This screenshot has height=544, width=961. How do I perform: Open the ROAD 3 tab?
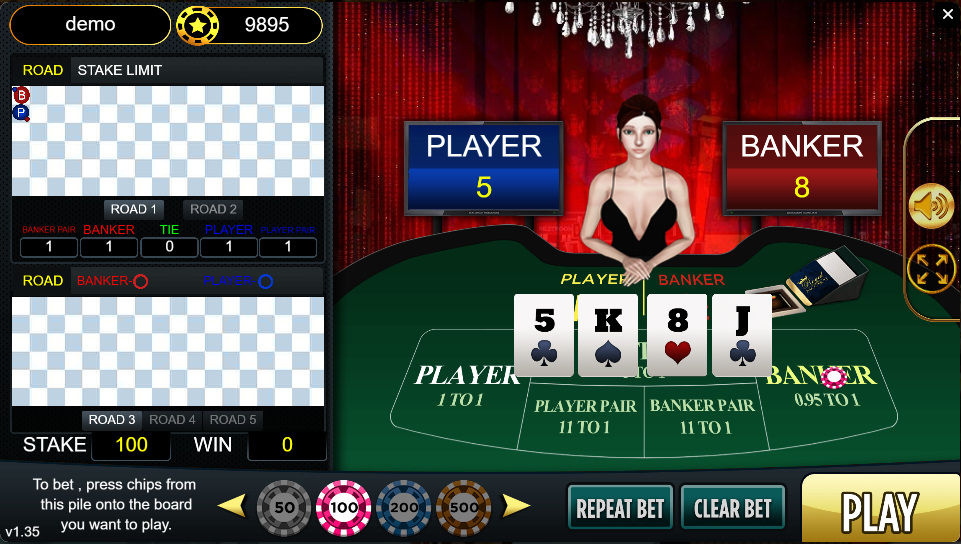112,420
